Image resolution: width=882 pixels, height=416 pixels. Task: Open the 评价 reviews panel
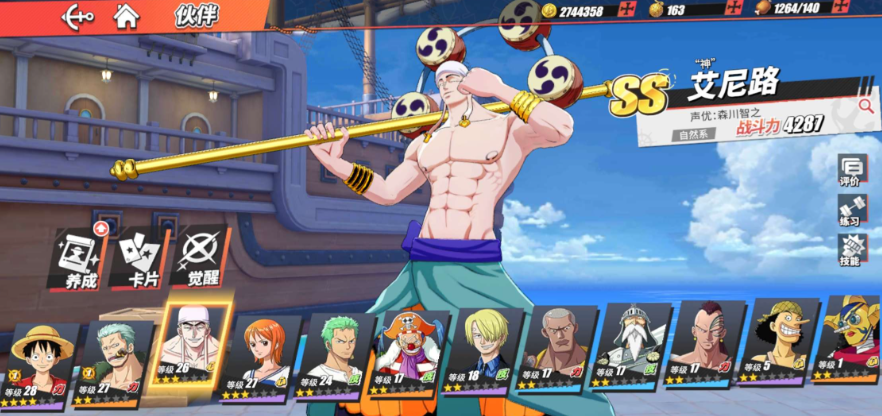coord(851,171)
